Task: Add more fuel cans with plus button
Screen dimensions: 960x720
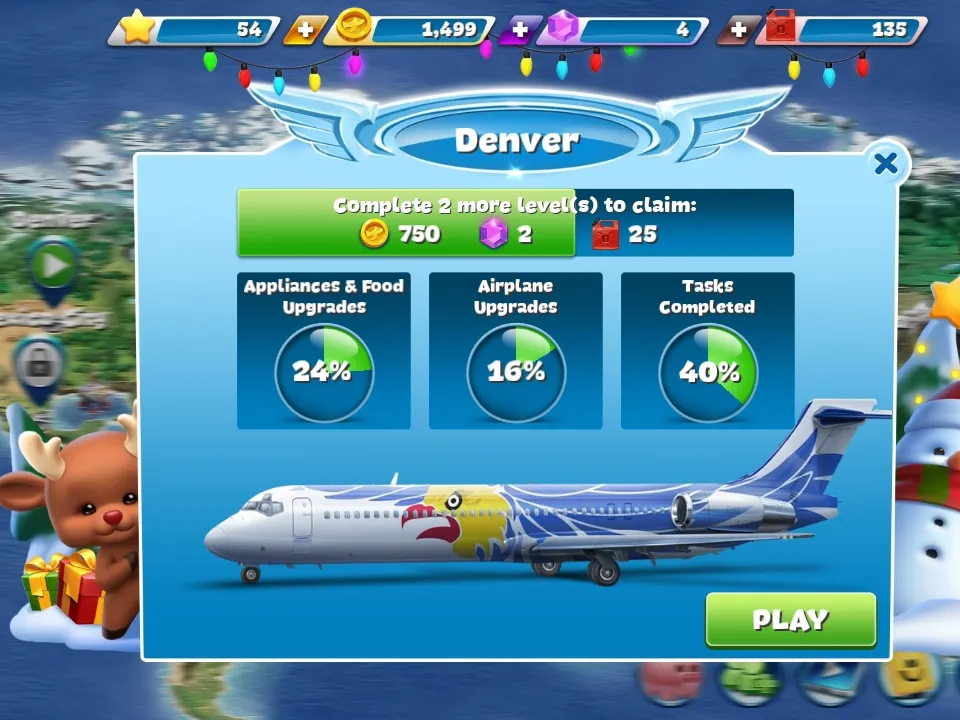Action: coord(738,30)
